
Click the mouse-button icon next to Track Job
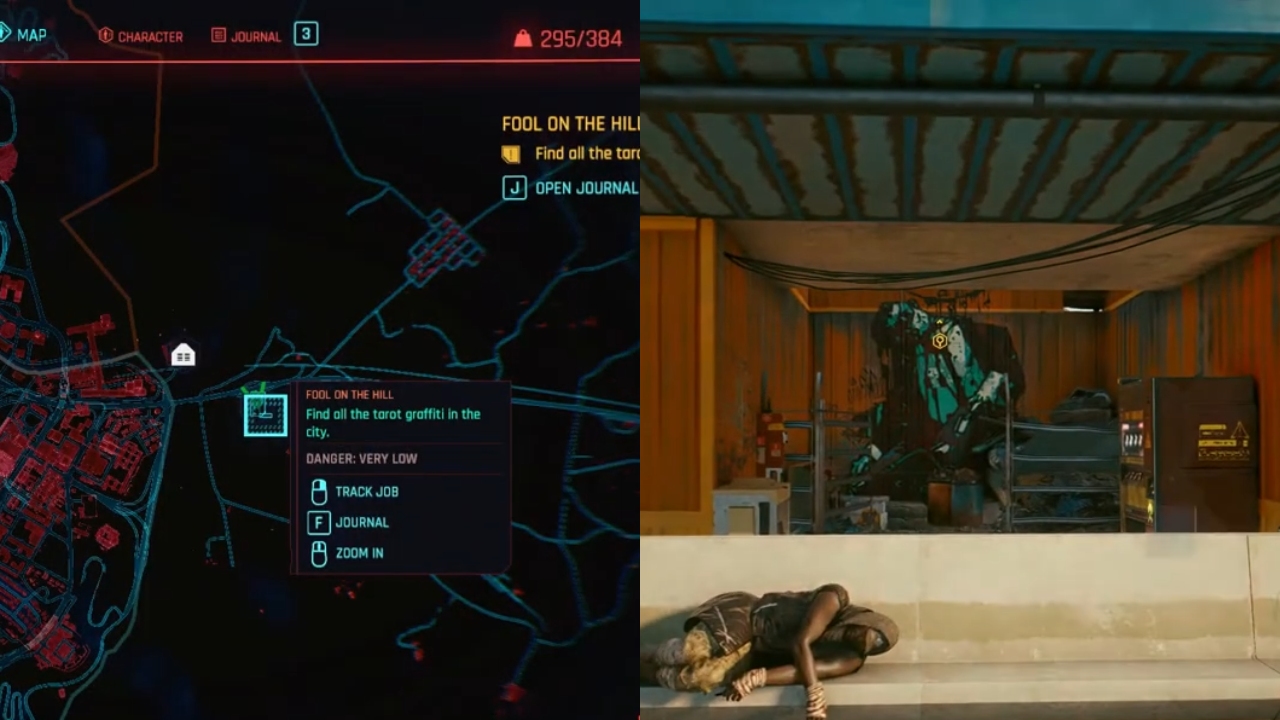[318, 491]
